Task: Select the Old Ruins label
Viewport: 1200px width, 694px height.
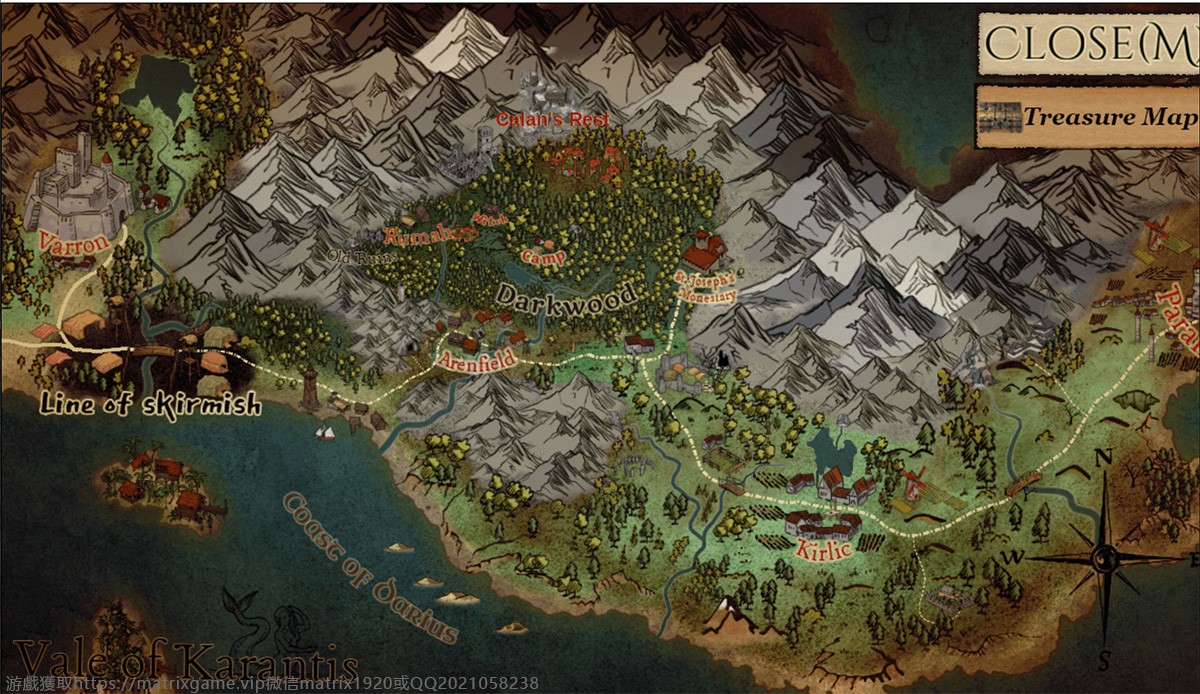Action: (x=363, y=257)
